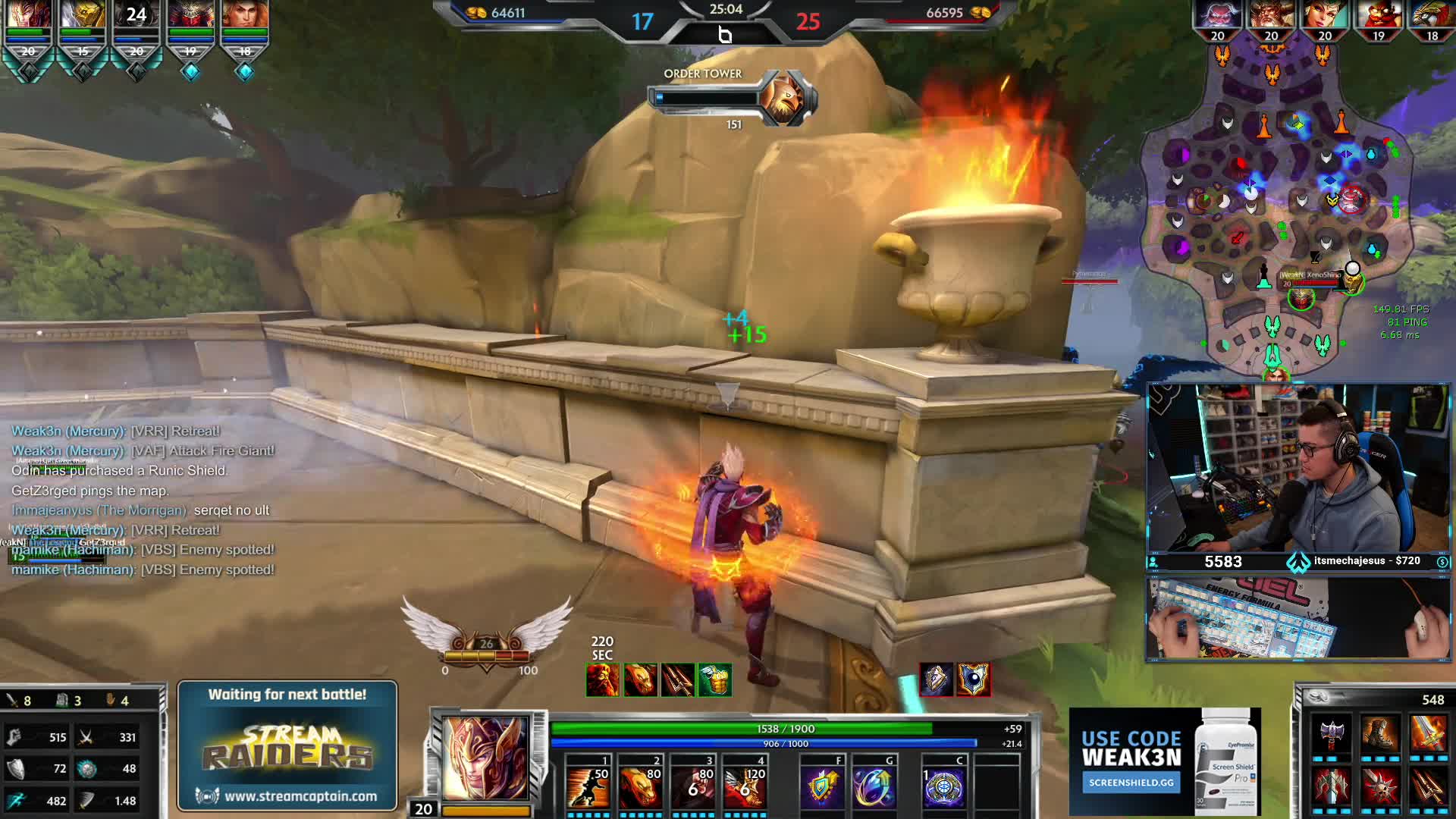Image resolution: width=1456 pixels, height=819 pixels.
Task: Use the blue orb relic in slot G
Action: (874, 786)
